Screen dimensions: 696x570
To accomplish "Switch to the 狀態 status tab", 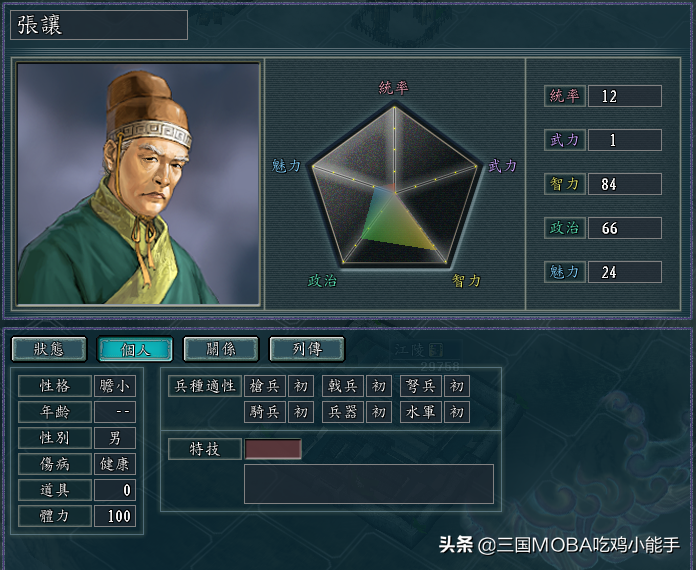I will click(48, 349).
